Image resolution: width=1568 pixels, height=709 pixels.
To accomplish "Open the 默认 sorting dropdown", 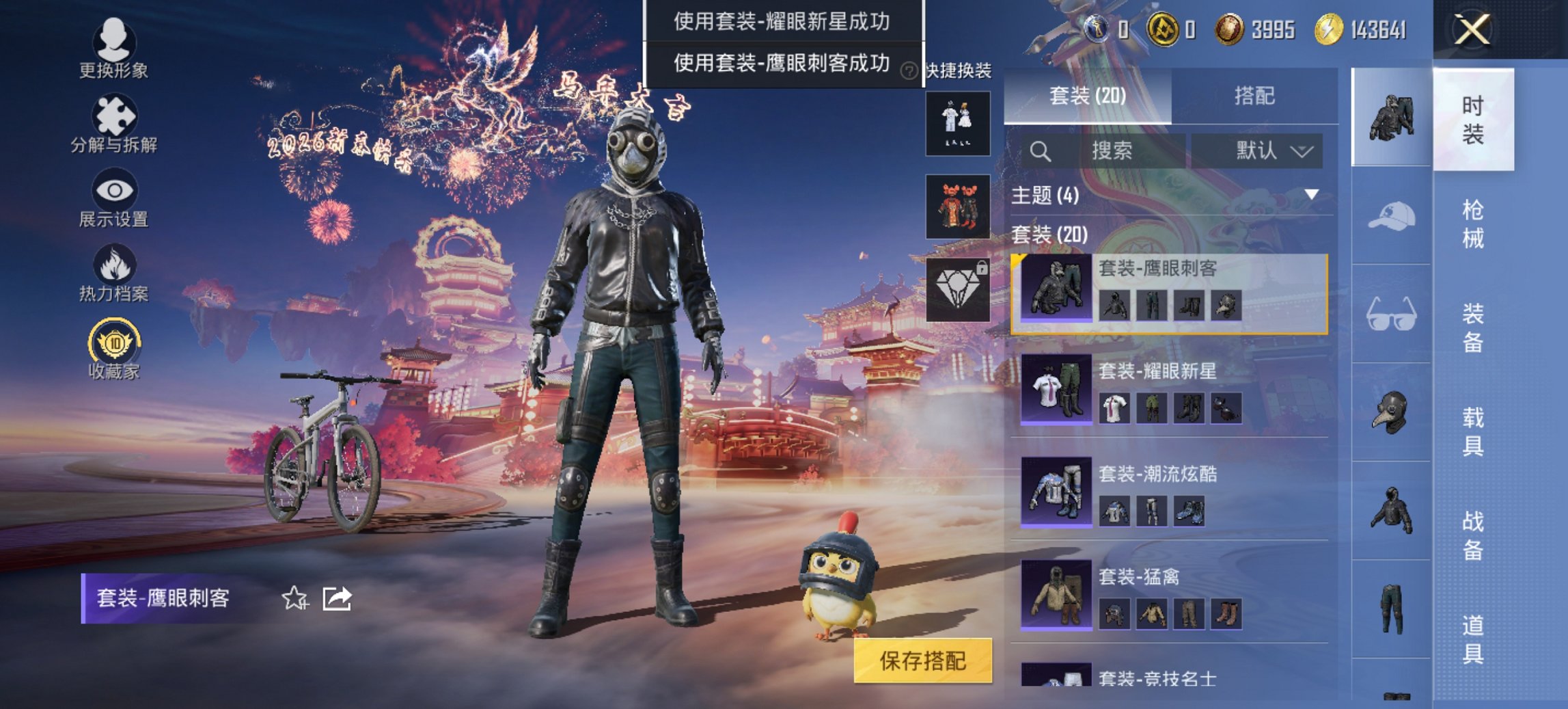I will [x=1263, y=150].
